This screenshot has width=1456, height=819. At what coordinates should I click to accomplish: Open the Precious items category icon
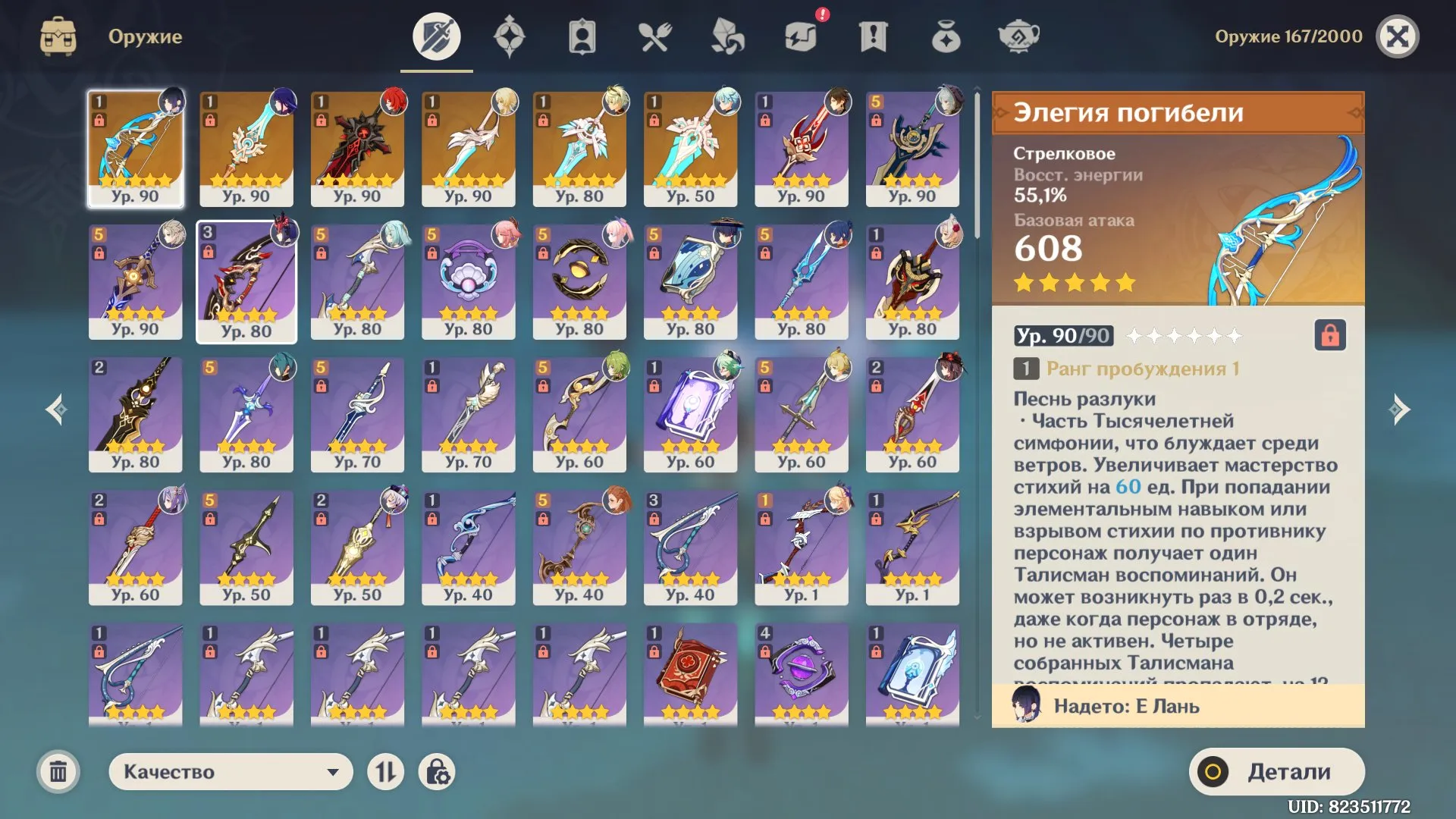pyautogui.click(x=946, y=36)
